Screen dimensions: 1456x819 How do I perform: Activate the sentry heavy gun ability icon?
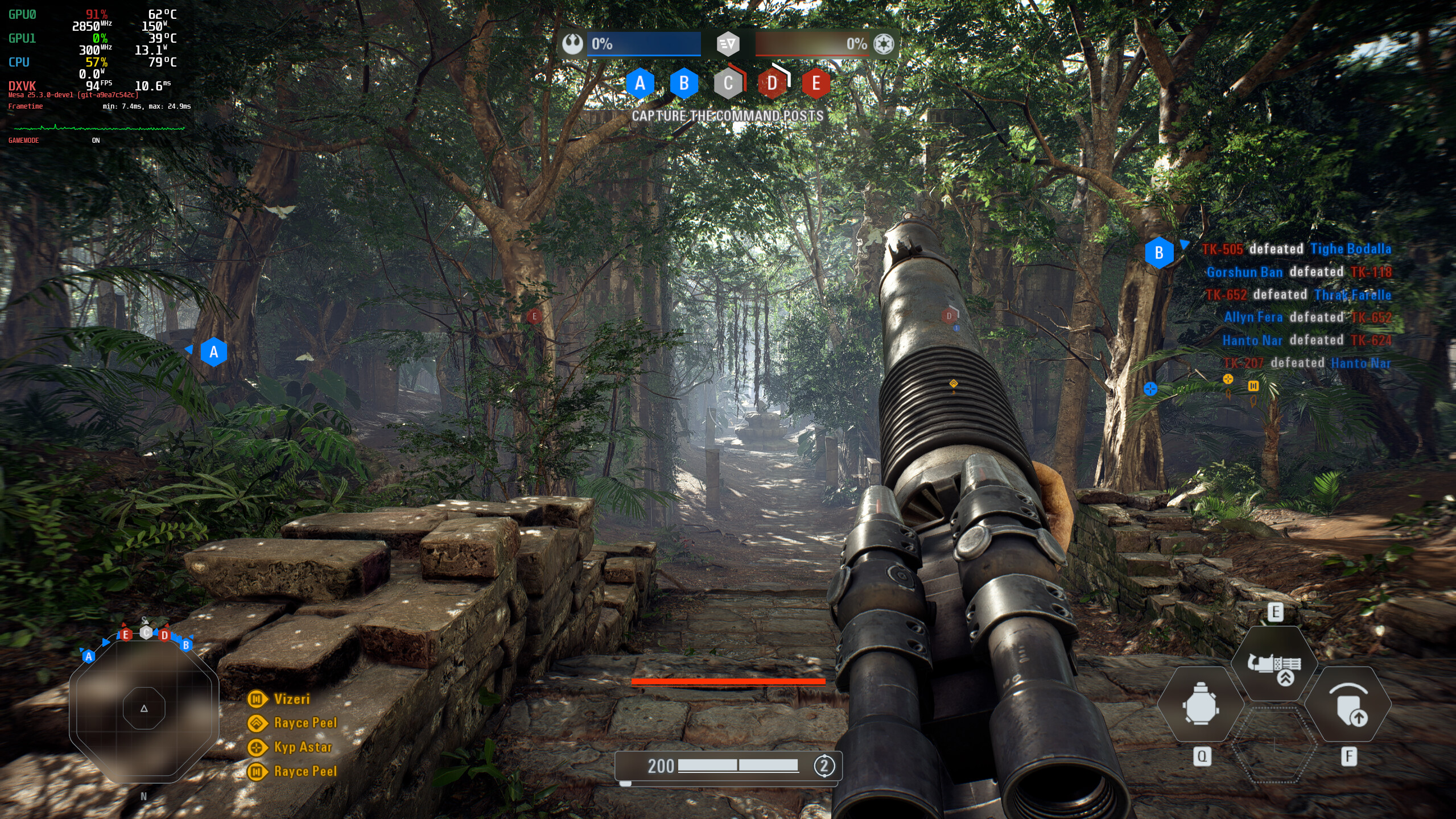[1274, 664]
